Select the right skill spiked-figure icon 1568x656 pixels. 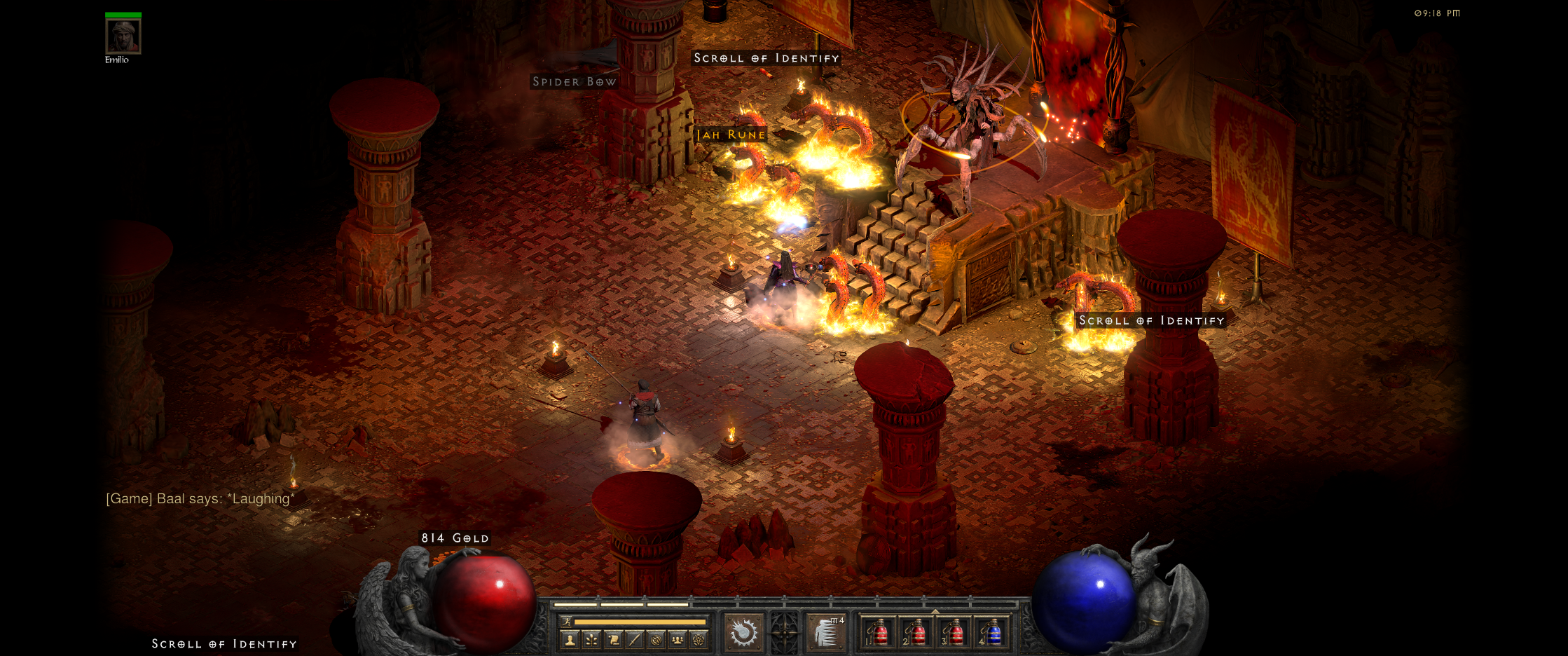826,633
